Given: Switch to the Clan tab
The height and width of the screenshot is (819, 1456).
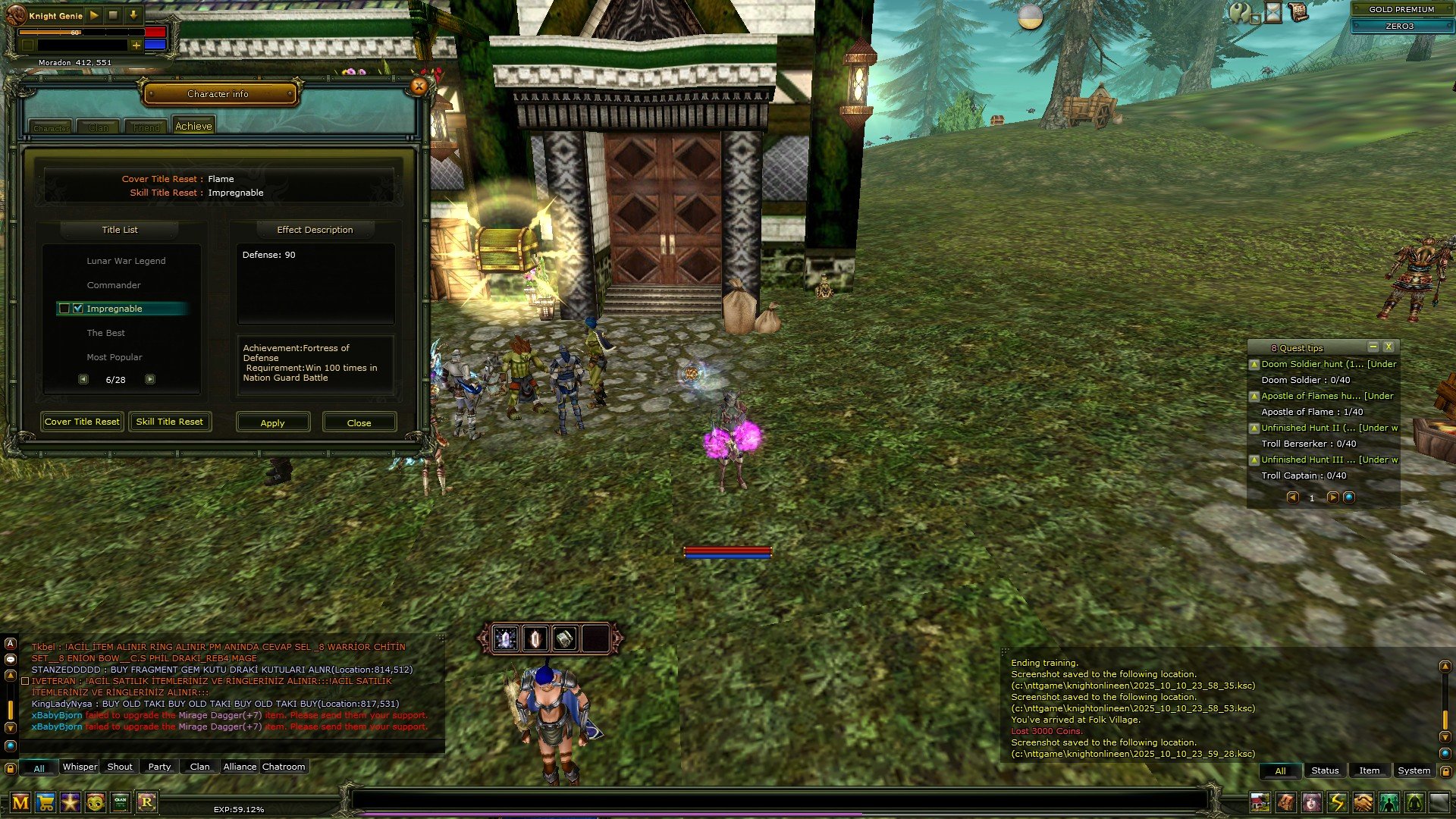Looking at the screenshot, I should (x=99, y=127).
